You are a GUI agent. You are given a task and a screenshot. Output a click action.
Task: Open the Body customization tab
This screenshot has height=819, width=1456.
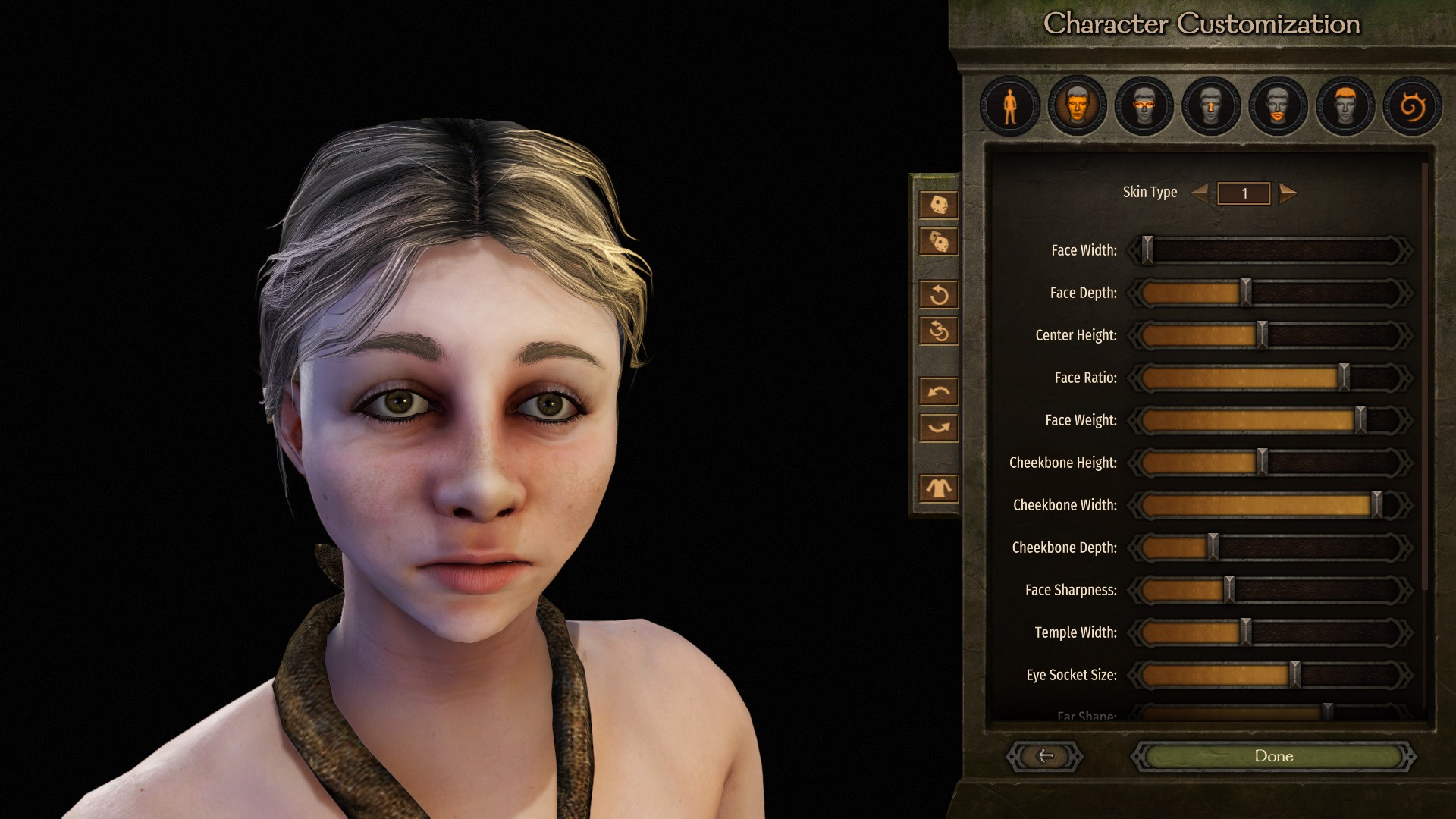1009,106
